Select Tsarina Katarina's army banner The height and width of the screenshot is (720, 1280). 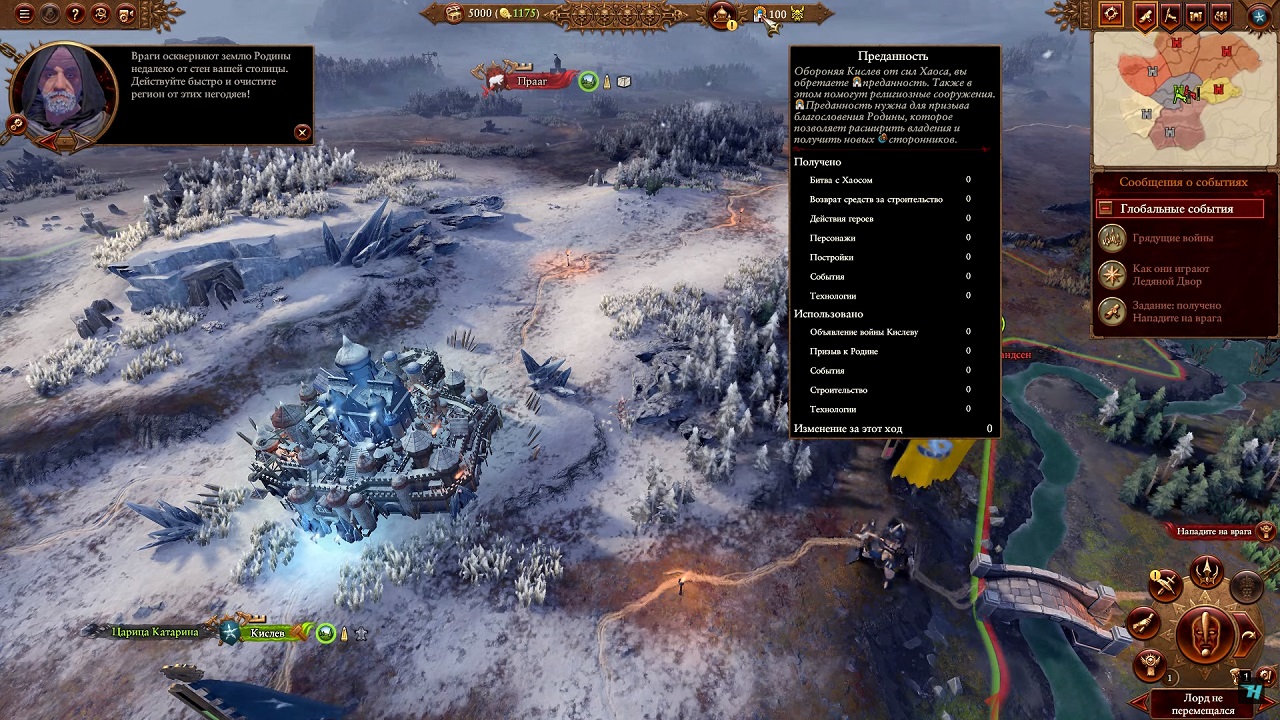tap(155, 632)
